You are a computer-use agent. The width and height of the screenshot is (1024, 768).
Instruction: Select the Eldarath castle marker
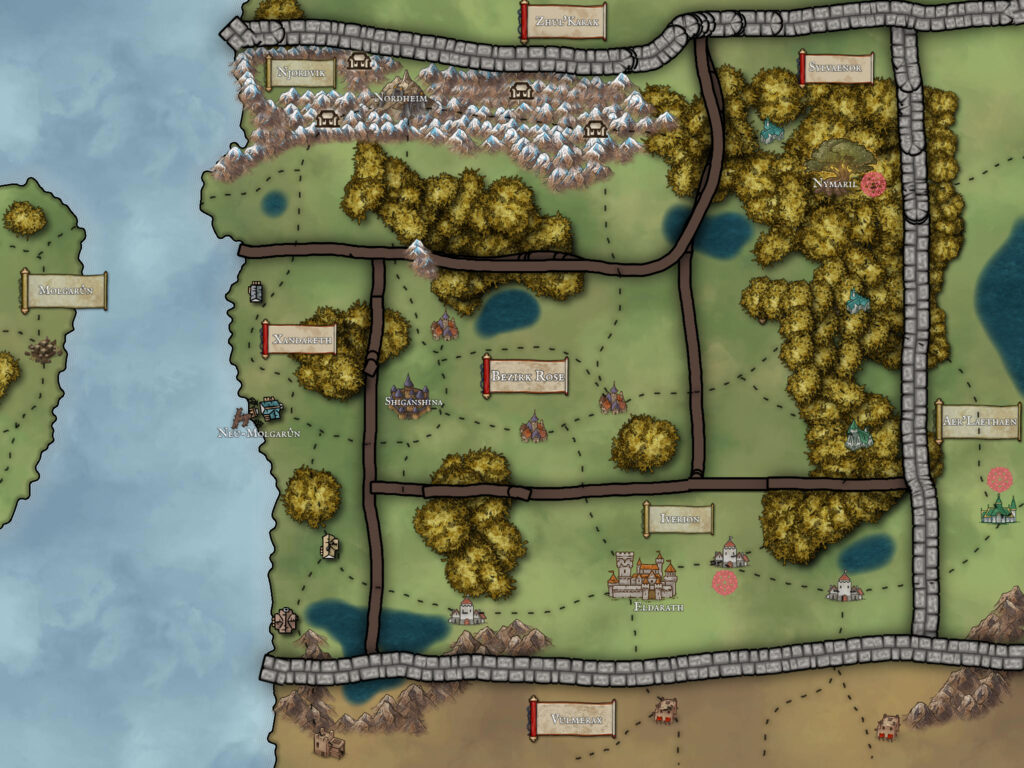642,576
